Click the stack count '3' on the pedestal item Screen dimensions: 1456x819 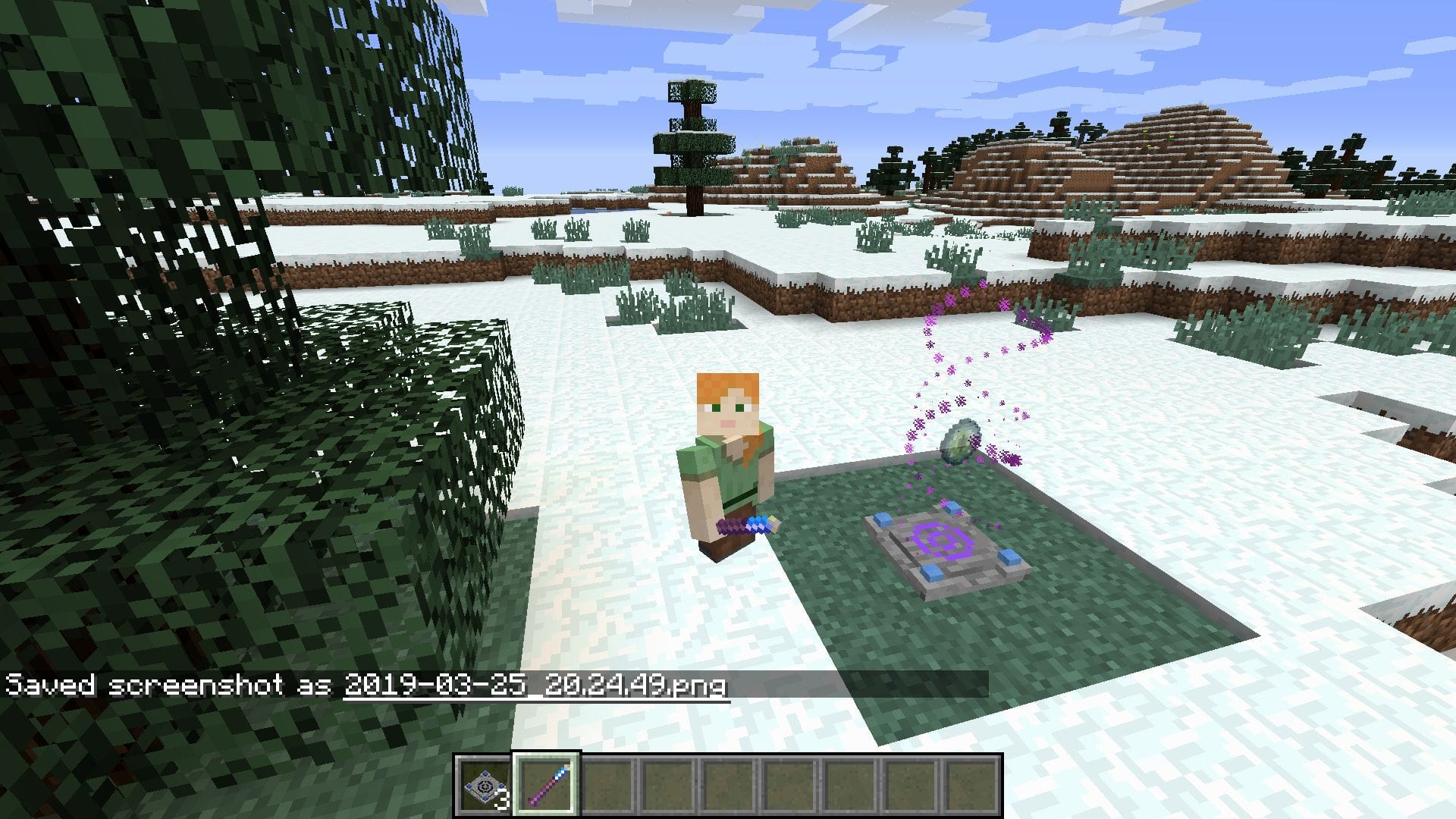click(500, 798)
